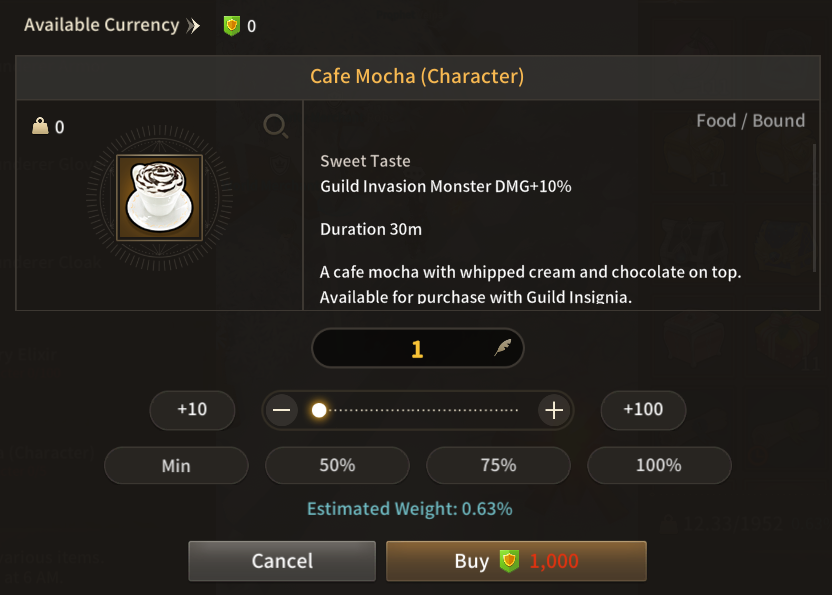Screen dimensions: 832x595
Task: Cancel the Cafe Mocha purchase
Action: [x=282, y=561]
